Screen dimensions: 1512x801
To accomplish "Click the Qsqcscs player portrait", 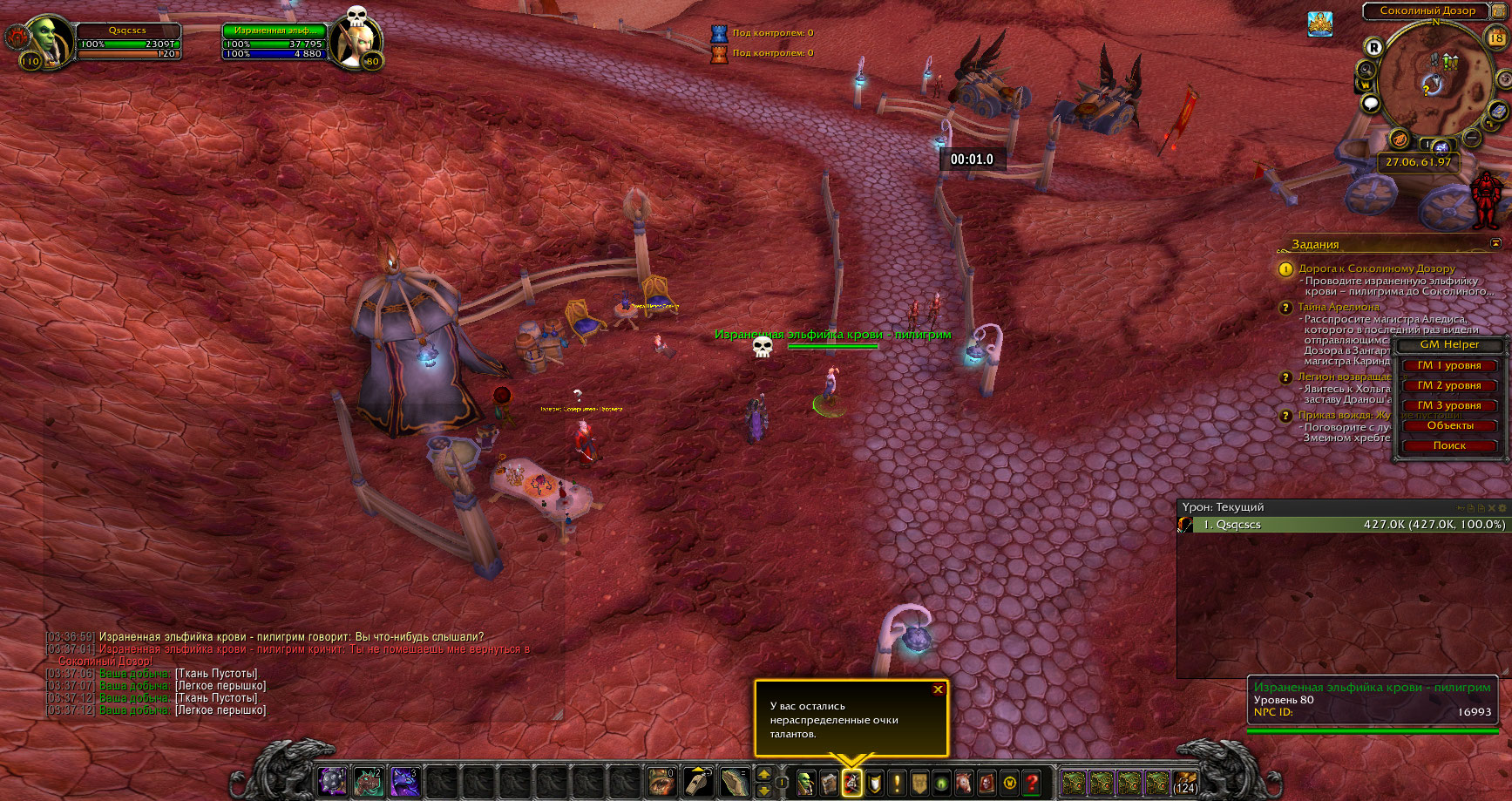I will coord(48,39).
